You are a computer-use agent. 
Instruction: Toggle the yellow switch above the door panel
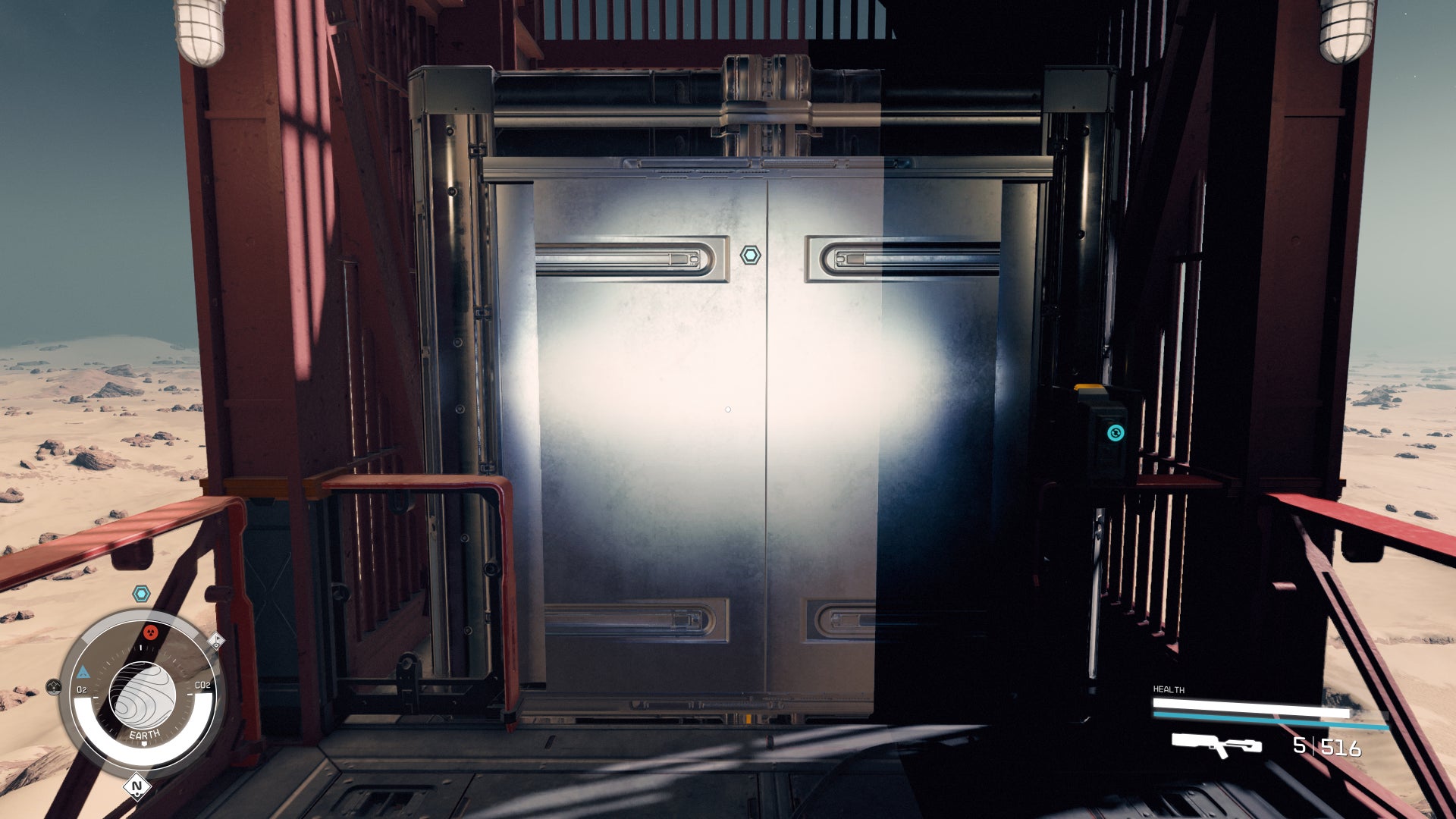tap(1090, 387)
